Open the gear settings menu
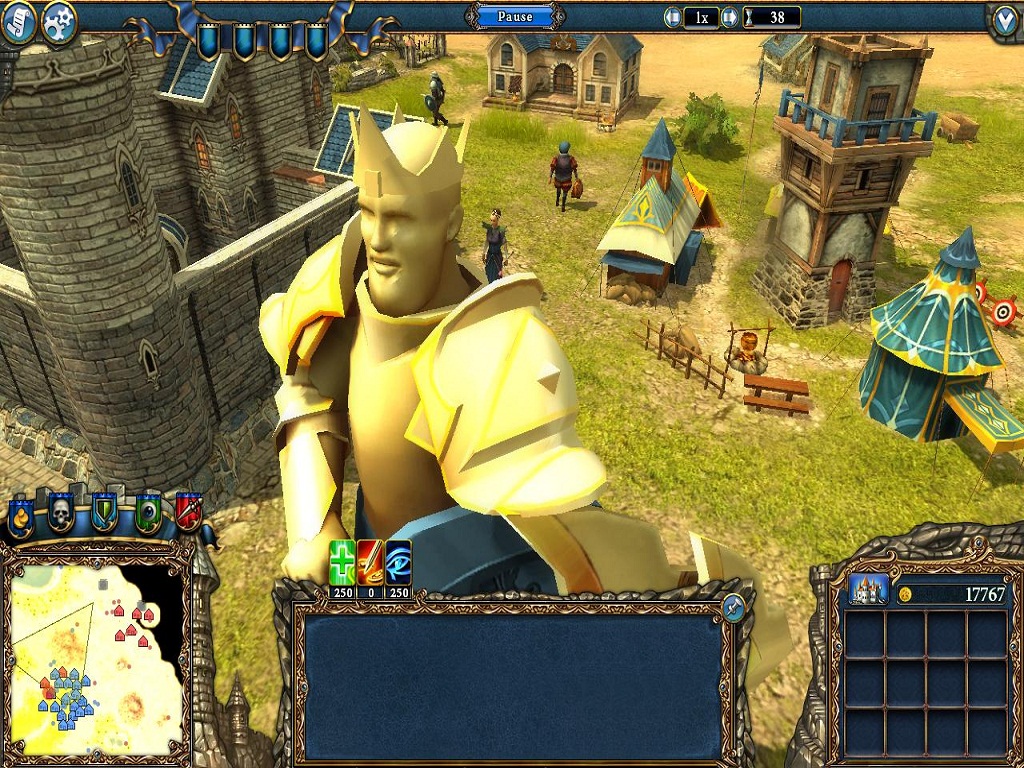The height and width of the screenshot is (768, 1024). (60, 23)
